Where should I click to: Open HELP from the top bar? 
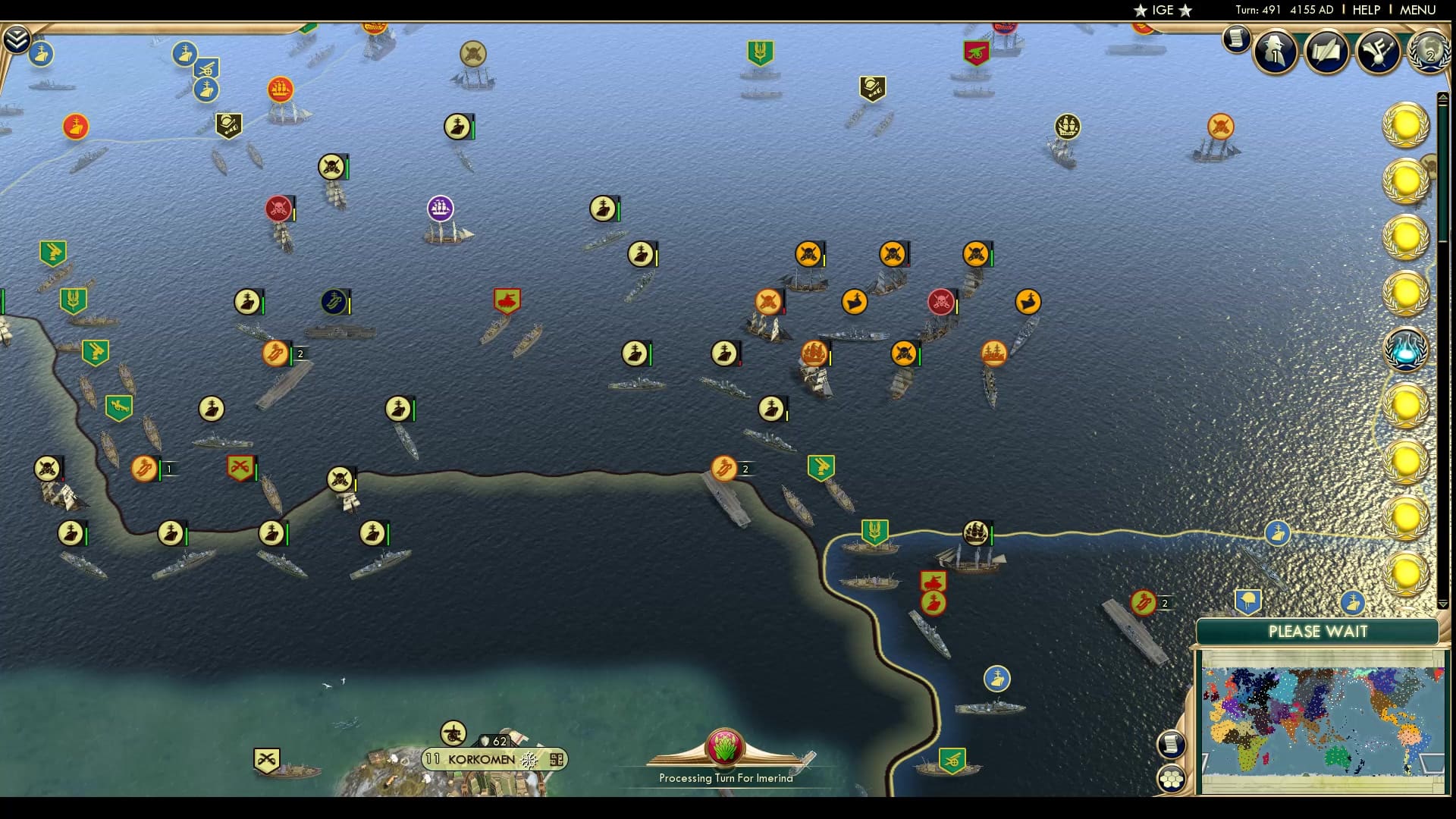[x=1365, y=10]
